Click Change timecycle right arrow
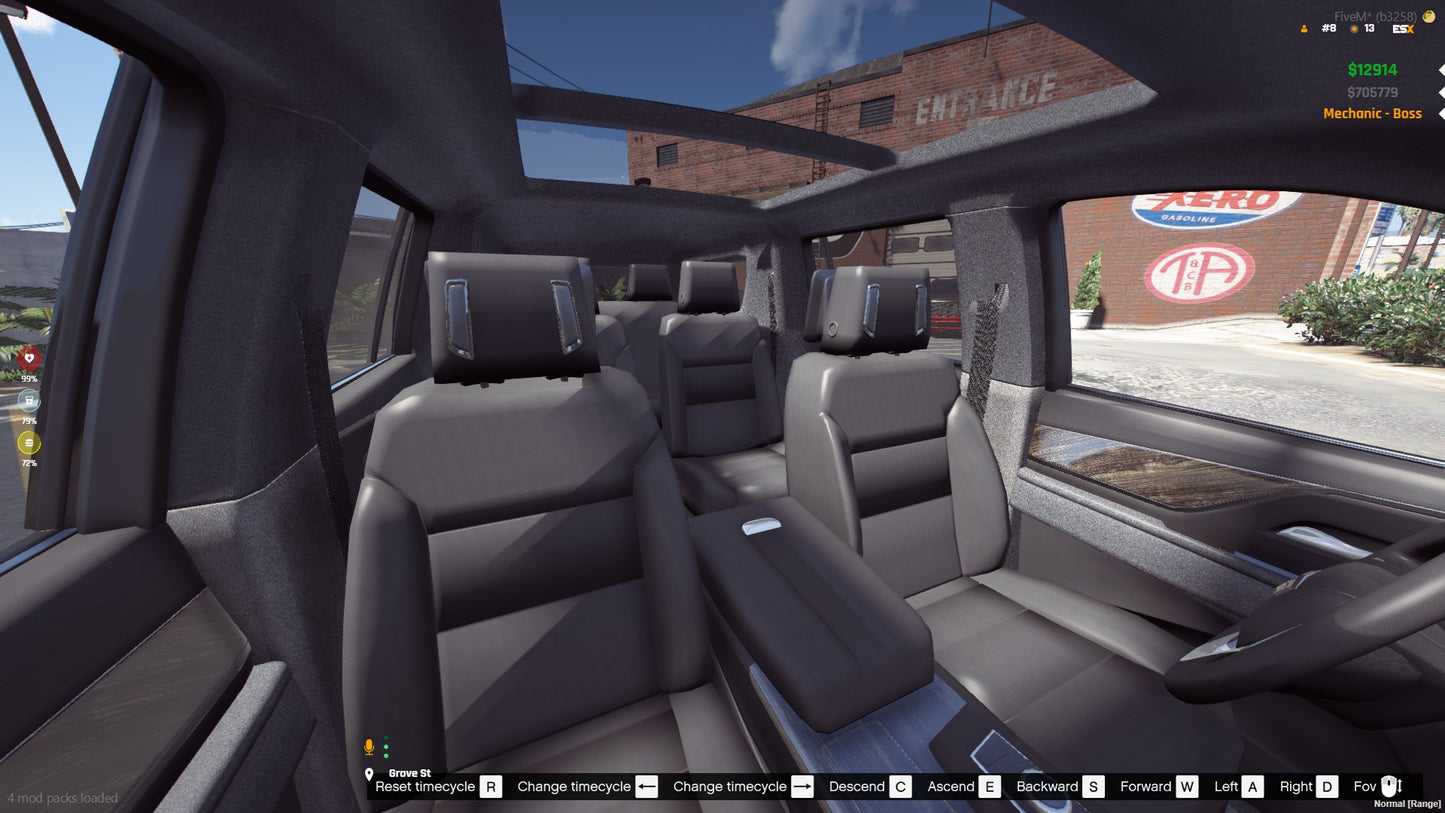 [x=800, y=786]
